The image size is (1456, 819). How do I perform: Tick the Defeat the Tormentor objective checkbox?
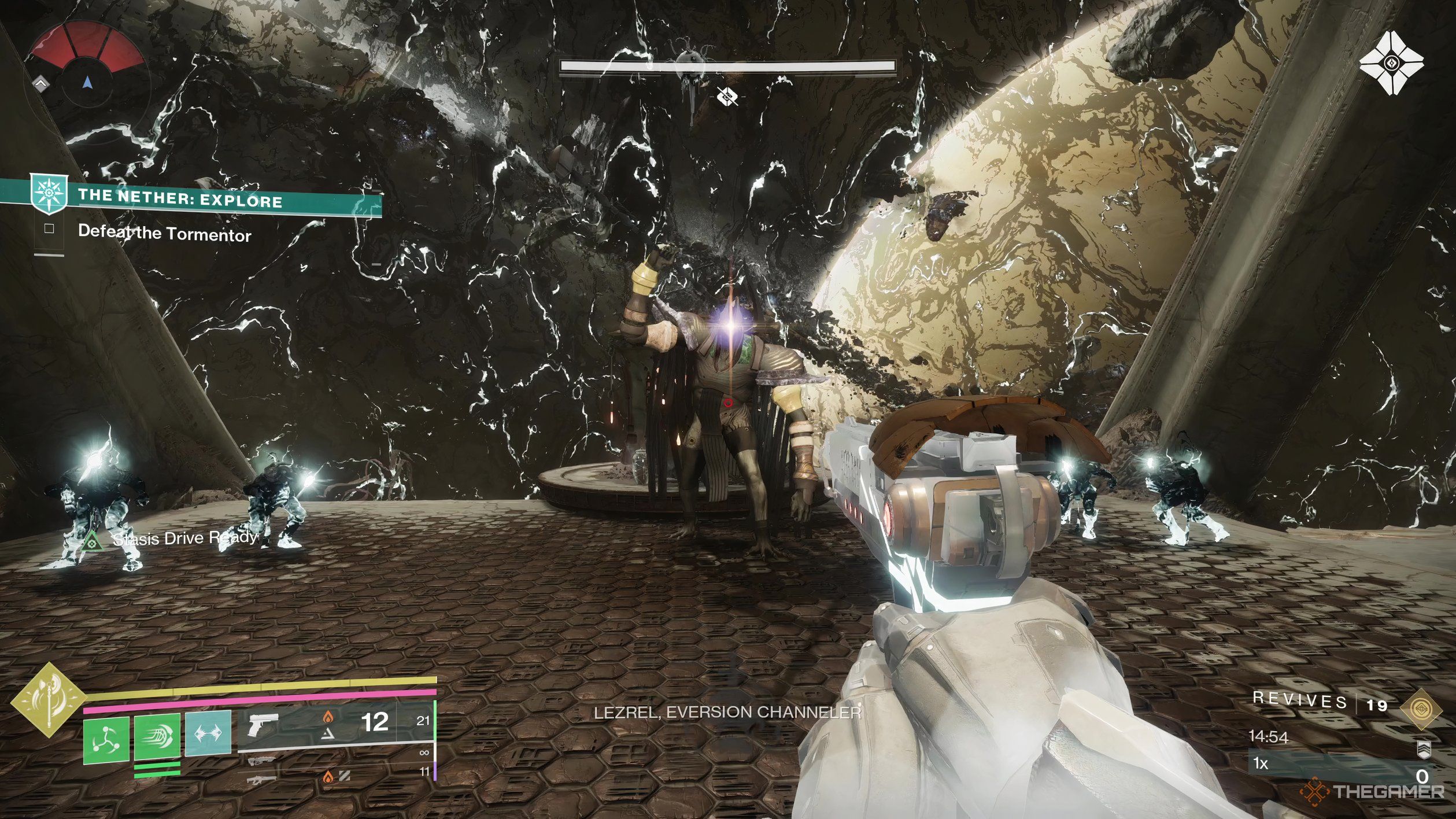pos(49,229)
